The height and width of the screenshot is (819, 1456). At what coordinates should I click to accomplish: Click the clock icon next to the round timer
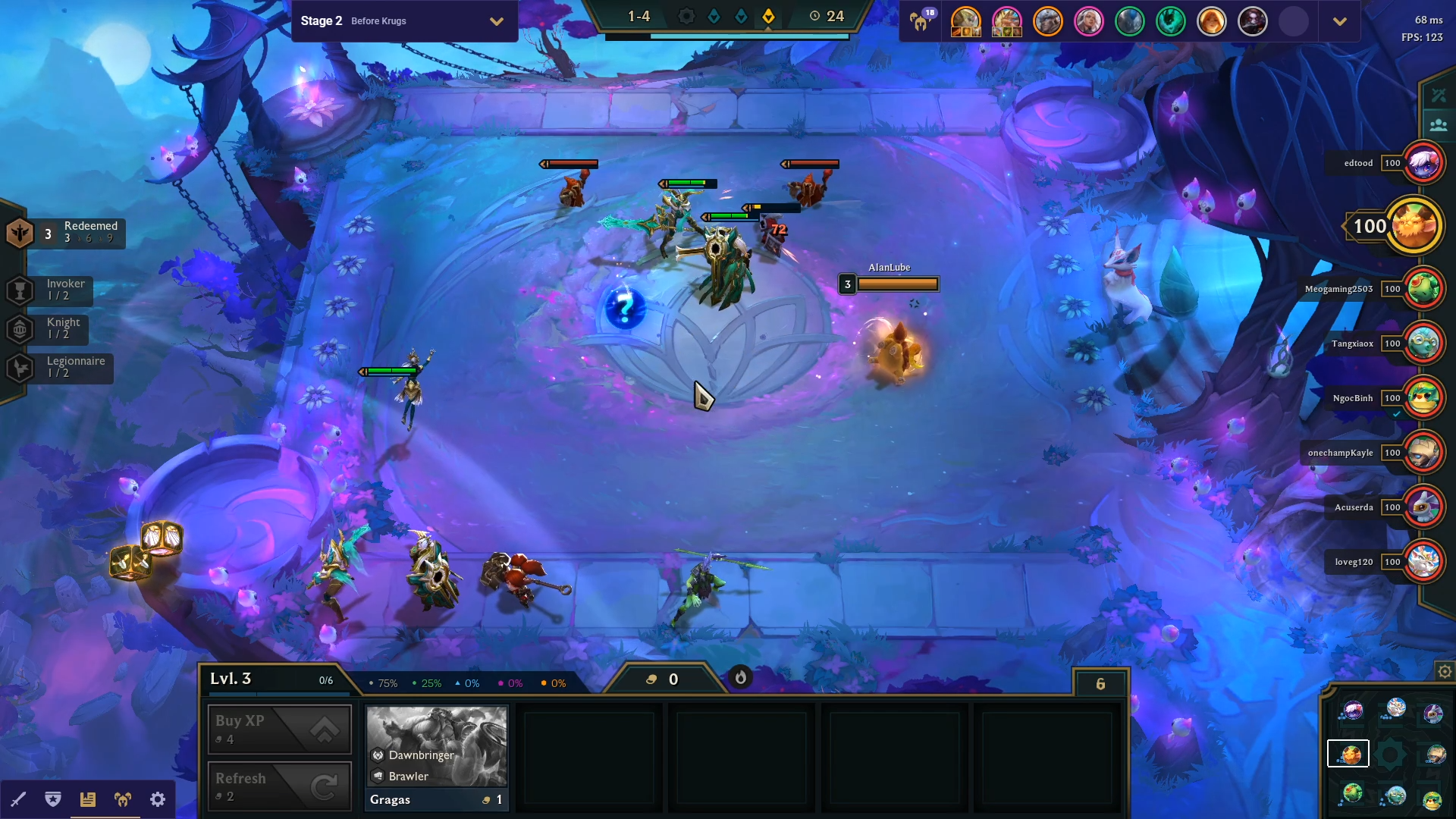point(814,15)
